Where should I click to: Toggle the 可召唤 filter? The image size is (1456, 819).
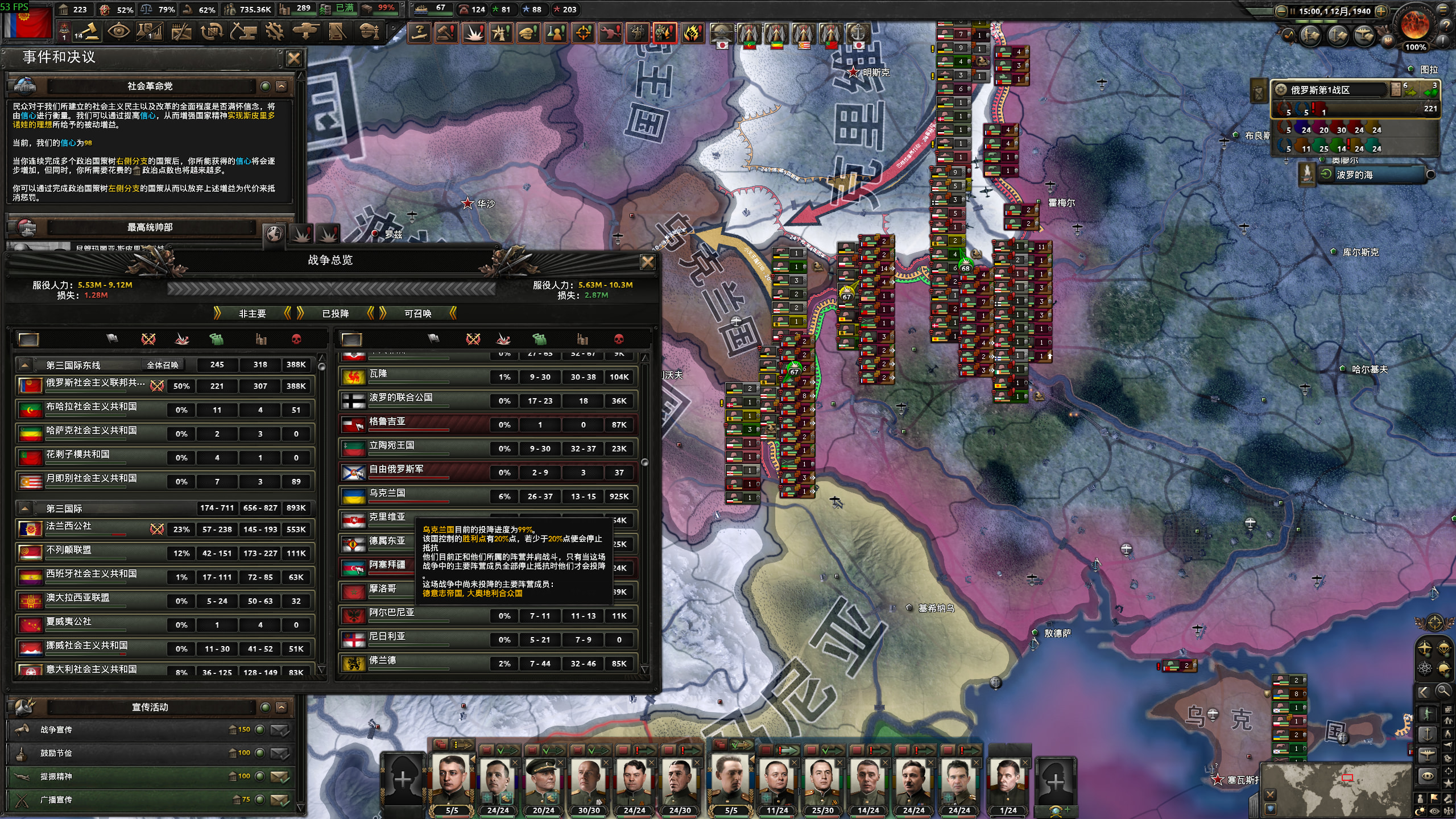[x=417, y=313]
